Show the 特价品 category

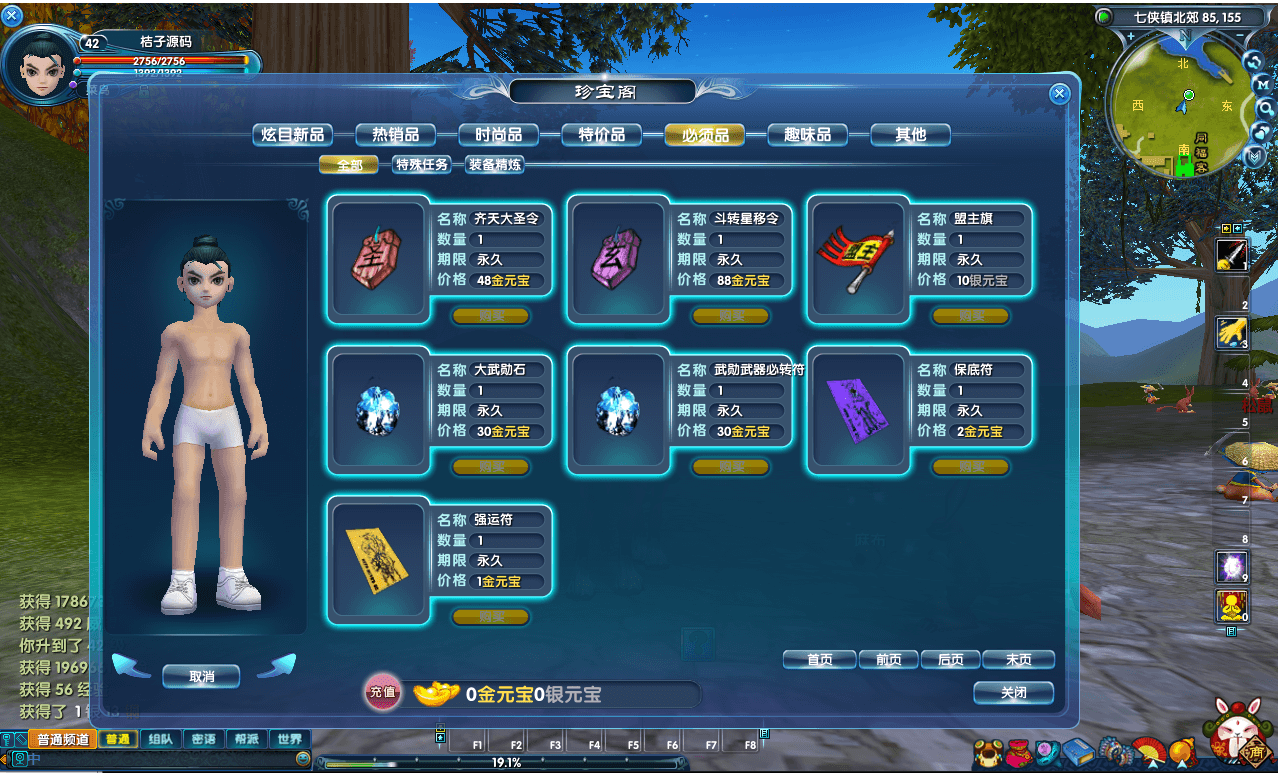coord(601,135)
